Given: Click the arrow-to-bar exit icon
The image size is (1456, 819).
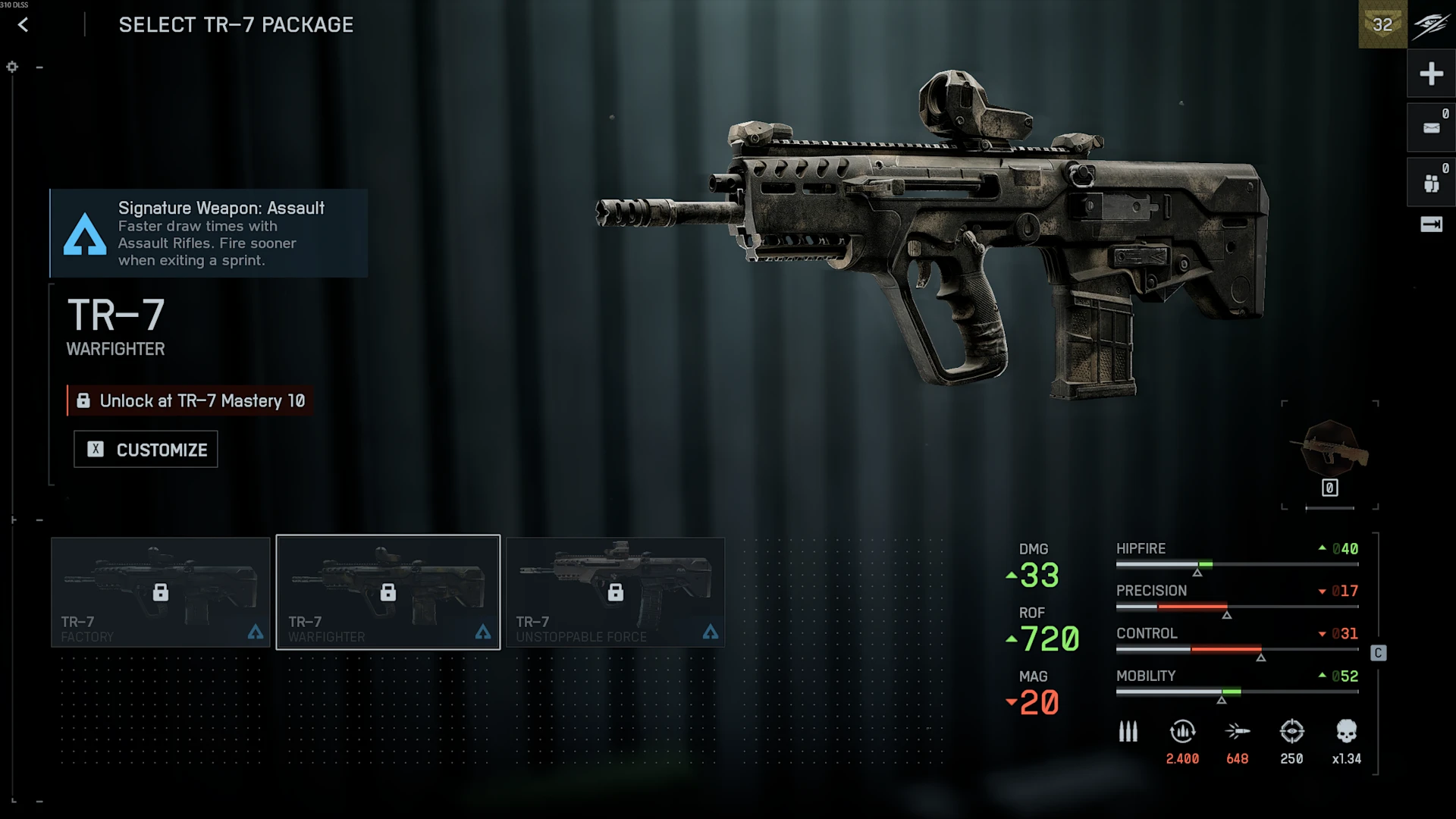Looking at the screenshot, I should [1431, 224].
